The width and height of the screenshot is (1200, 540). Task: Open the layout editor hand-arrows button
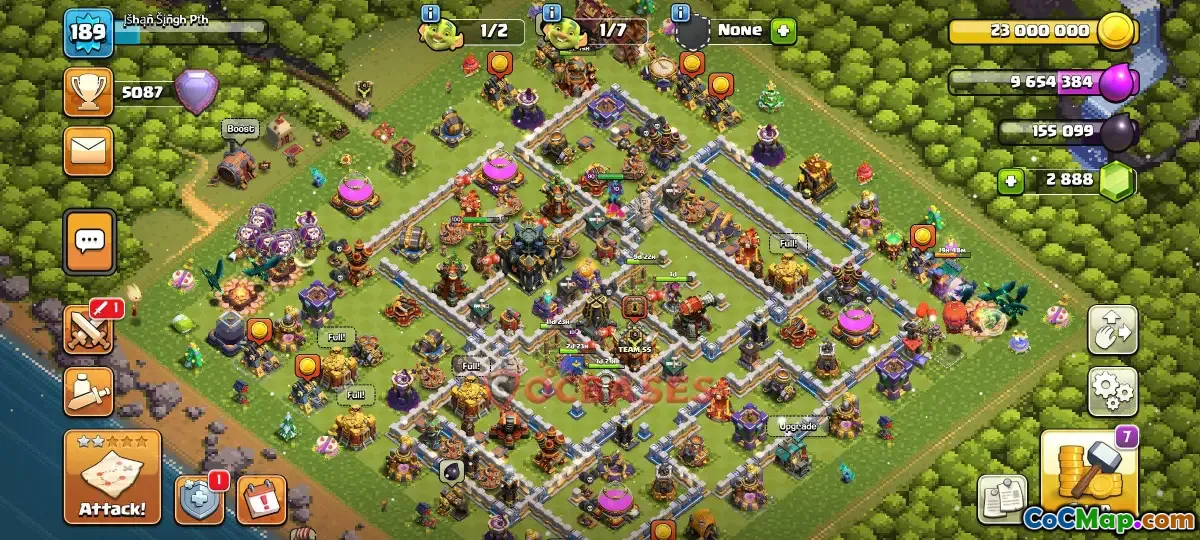pyautogui.click(x=1112, y=330)
